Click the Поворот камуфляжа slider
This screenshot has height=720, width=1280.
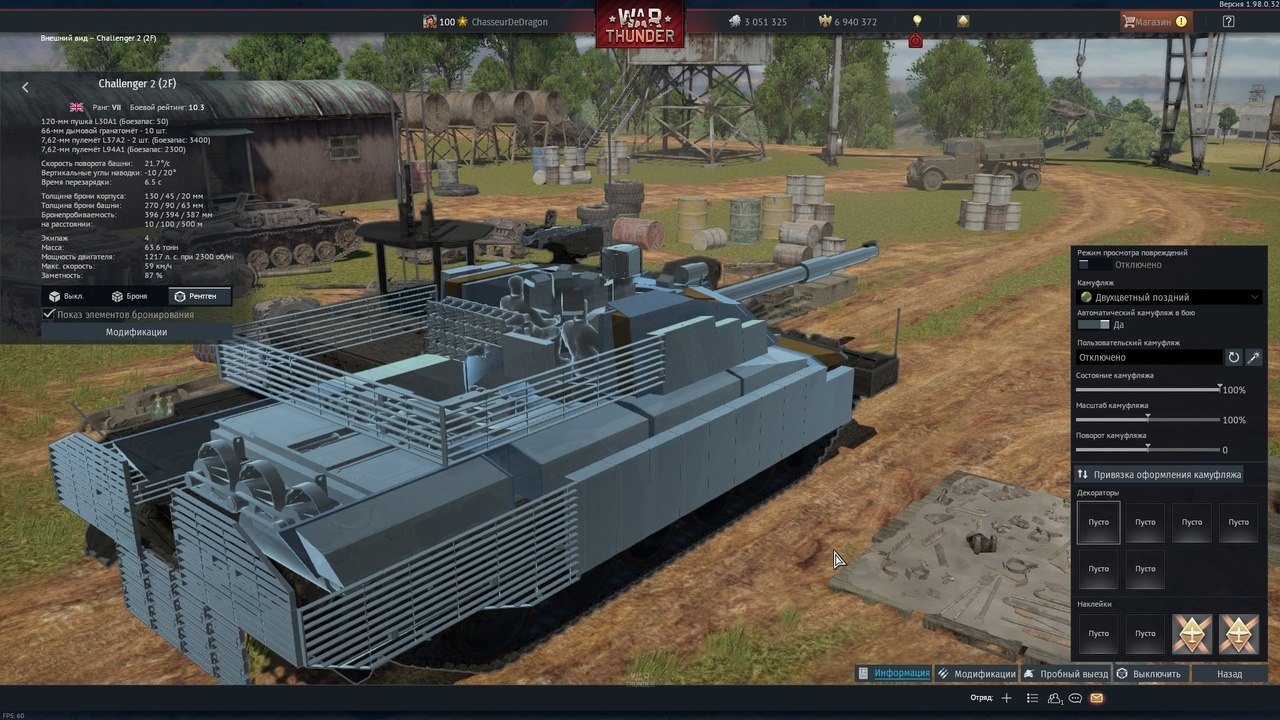(1147, 448)
